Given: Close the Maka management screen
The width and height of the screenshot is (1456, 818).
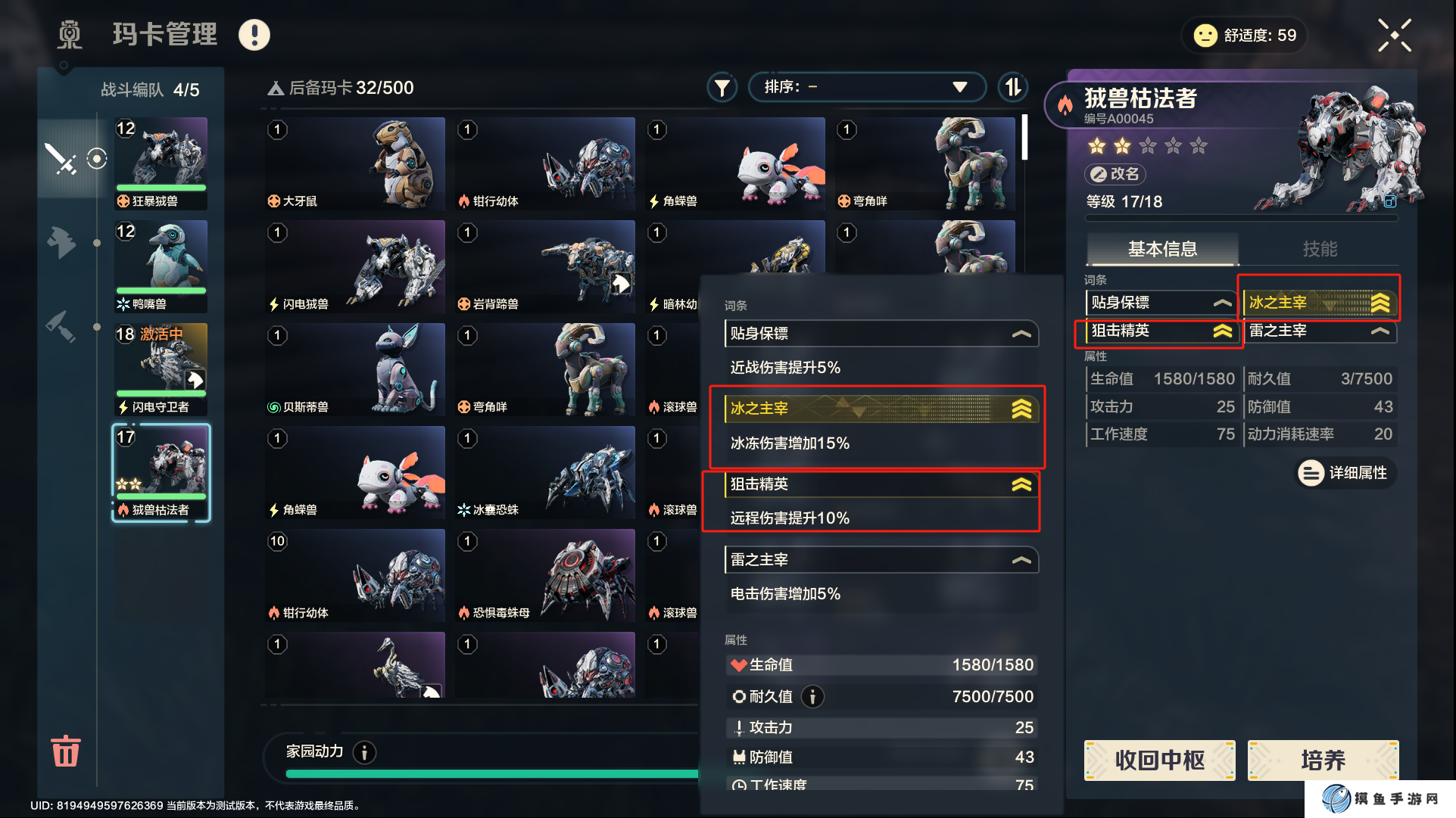Looking at the screenshot, I should click(x=1394, y=36).
